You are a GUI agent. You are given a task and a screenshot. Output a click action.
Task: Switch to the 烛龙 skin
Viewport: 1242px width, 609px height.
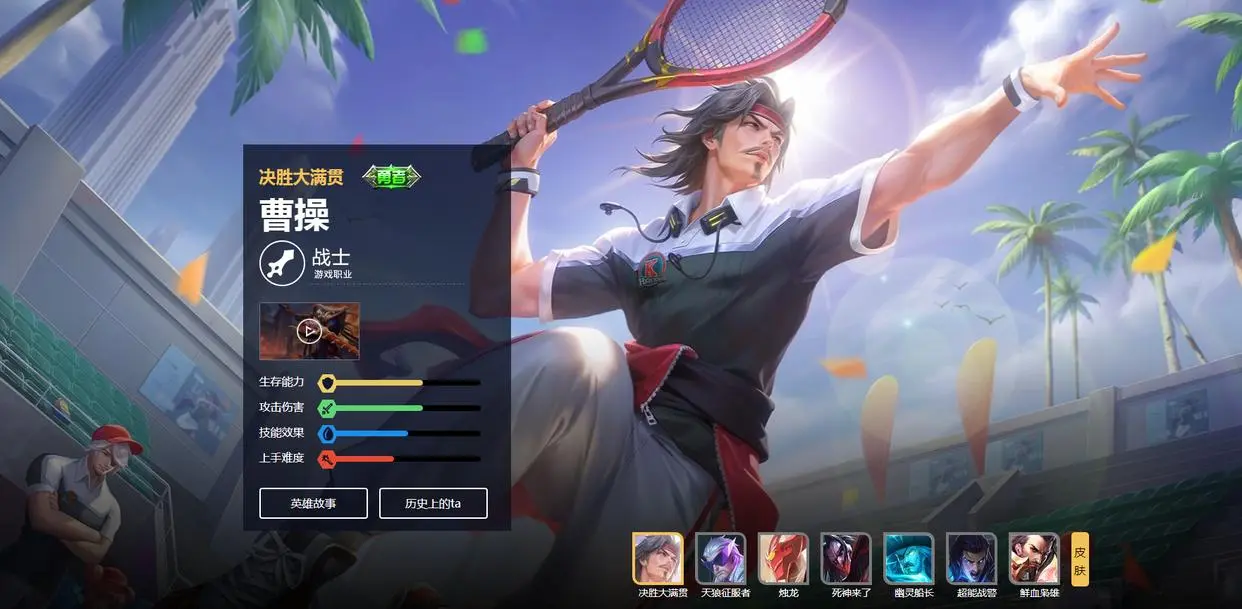coord(783,558)
